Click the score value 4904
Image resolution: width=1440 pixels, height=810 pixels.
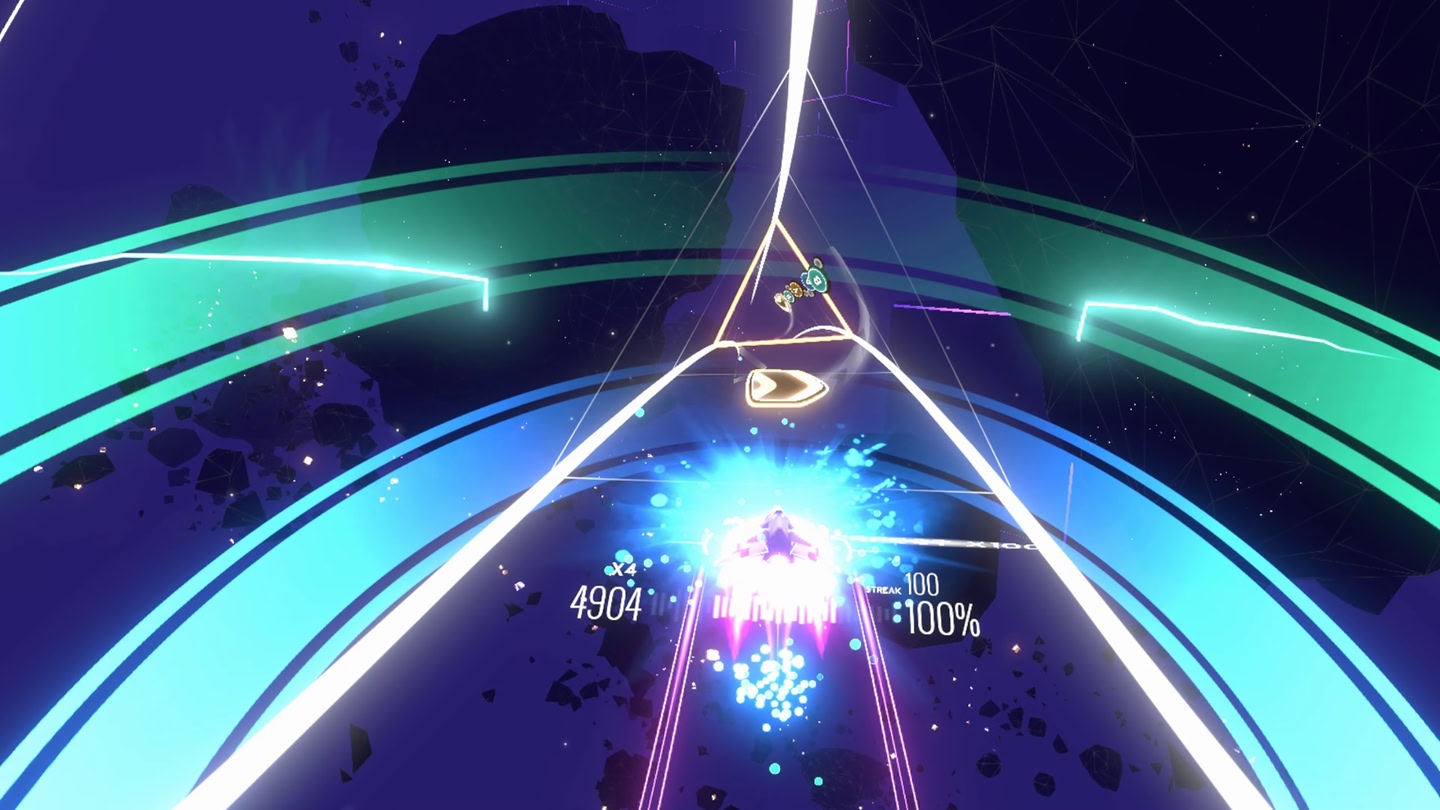pyautogui.click(x=606, y=603)
